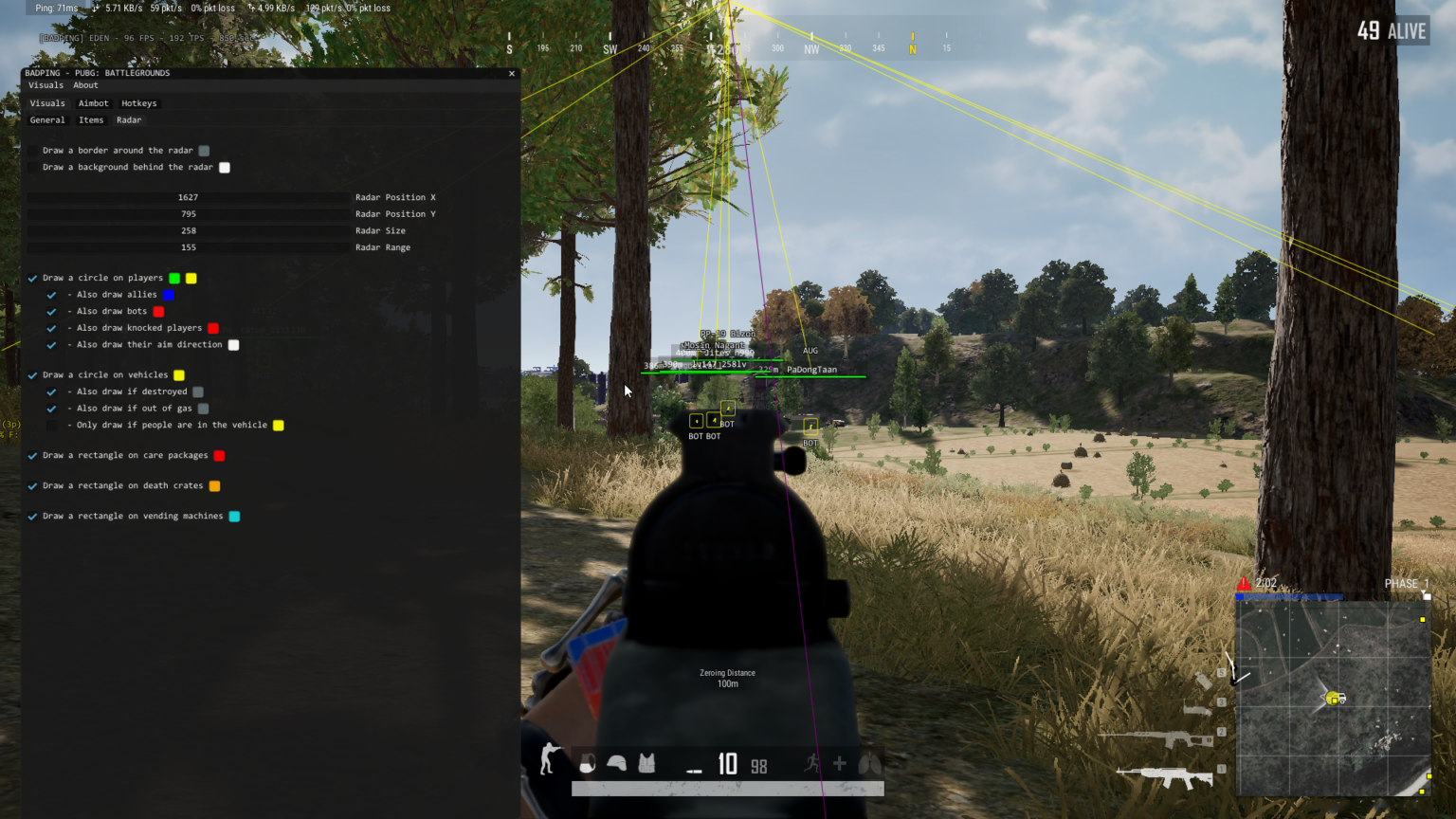Click the vest icon in the equipment bar
The height and width of the screenshot is (819, 1456).
tap(646, 763)
